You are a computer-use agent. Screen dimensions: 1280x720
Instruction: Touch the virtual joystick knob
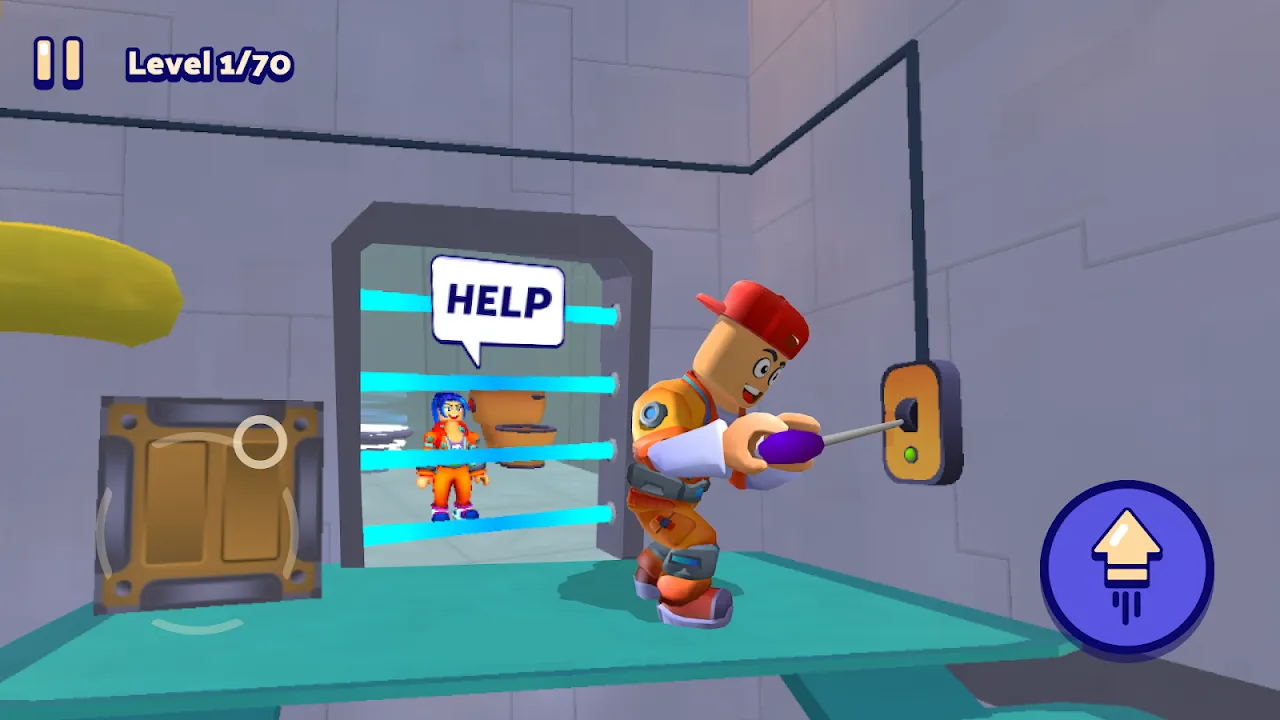tap(260, 441)
